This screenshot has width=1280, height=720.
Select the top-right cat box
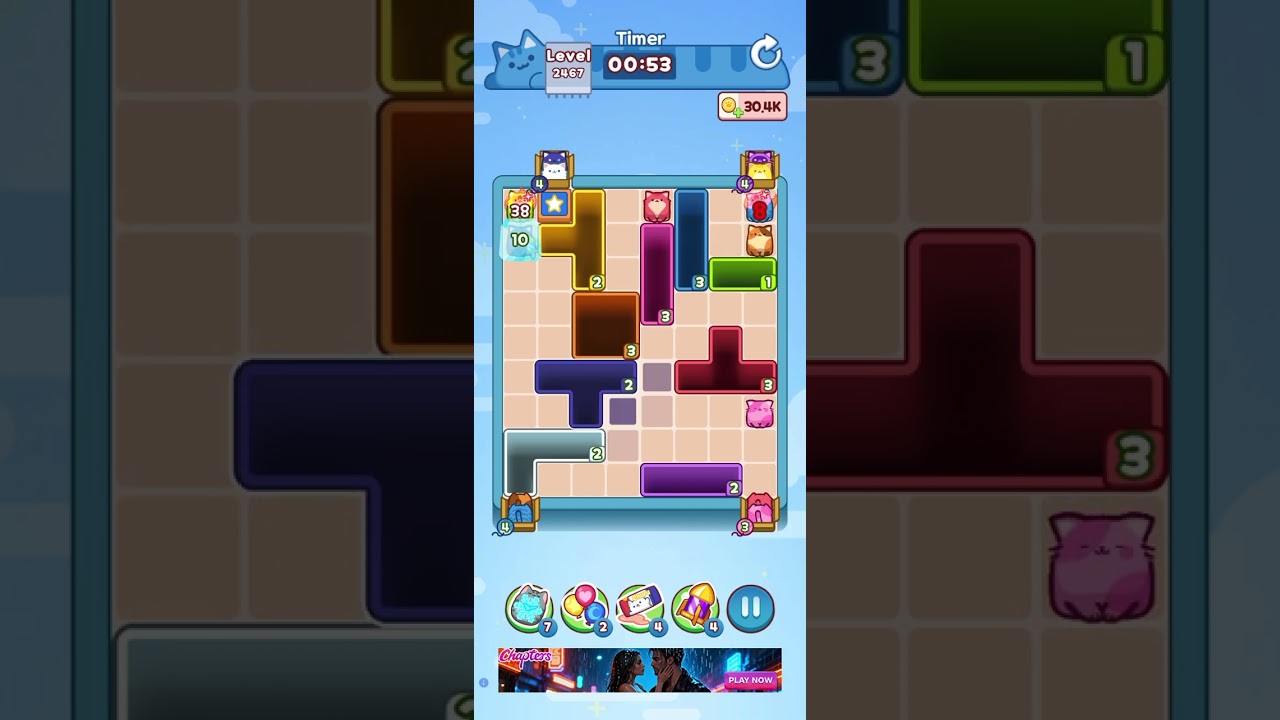[758, 165]
